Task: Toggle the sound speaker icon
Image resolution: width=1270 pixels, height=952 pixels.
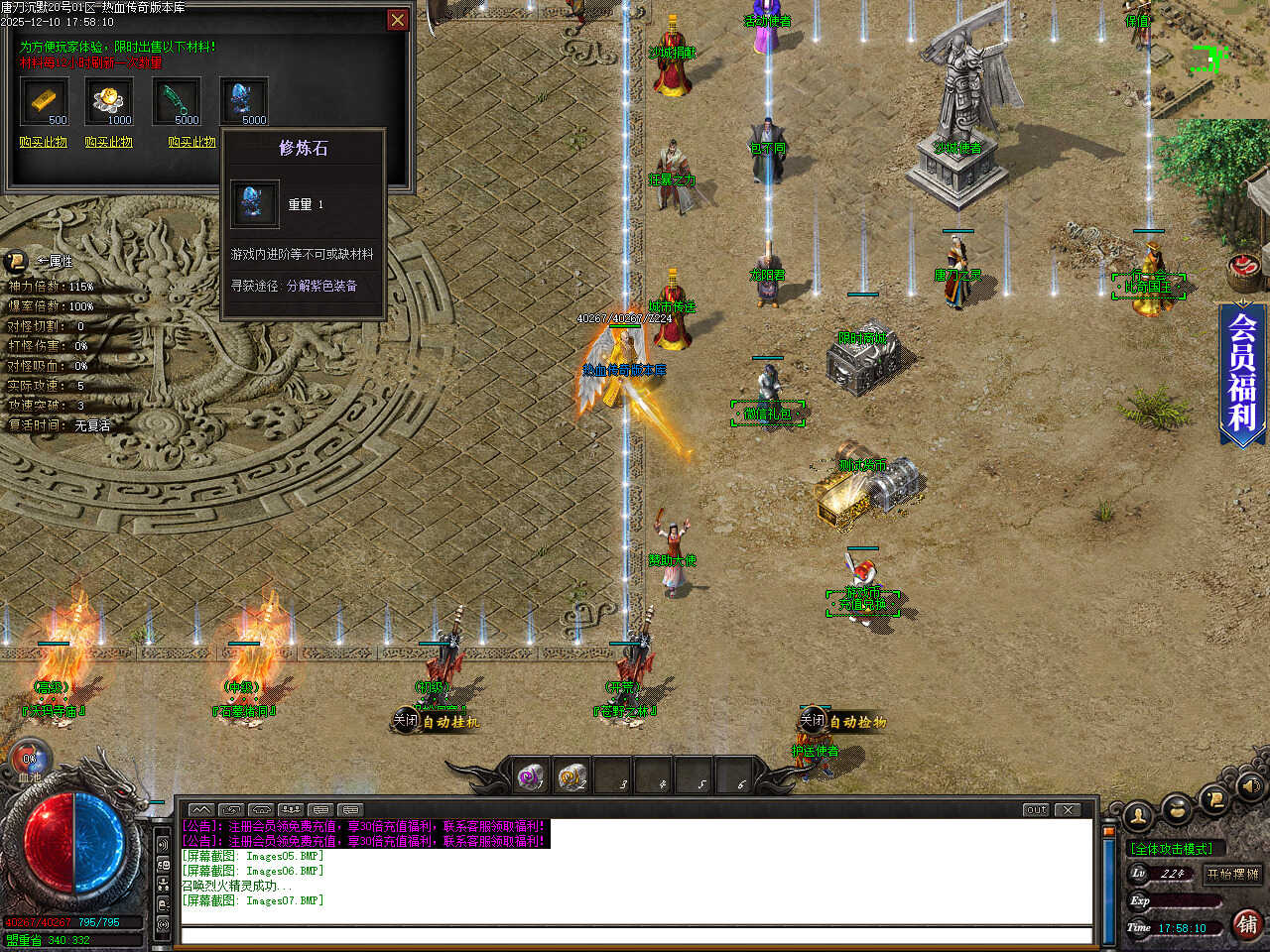Action: point(1248,786)
